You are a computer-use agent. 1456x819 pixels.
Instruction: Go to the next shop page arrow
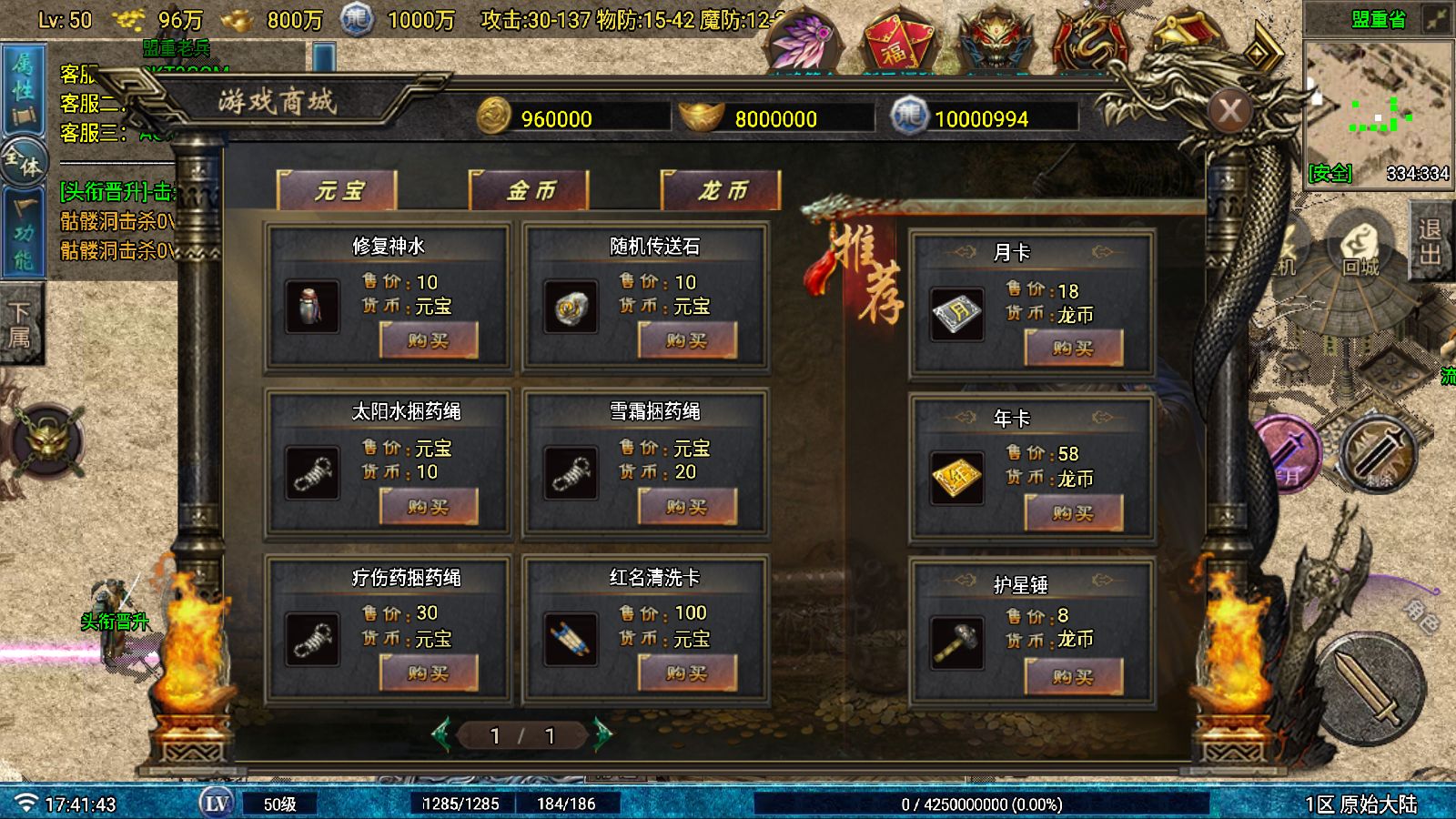(602, 734)
